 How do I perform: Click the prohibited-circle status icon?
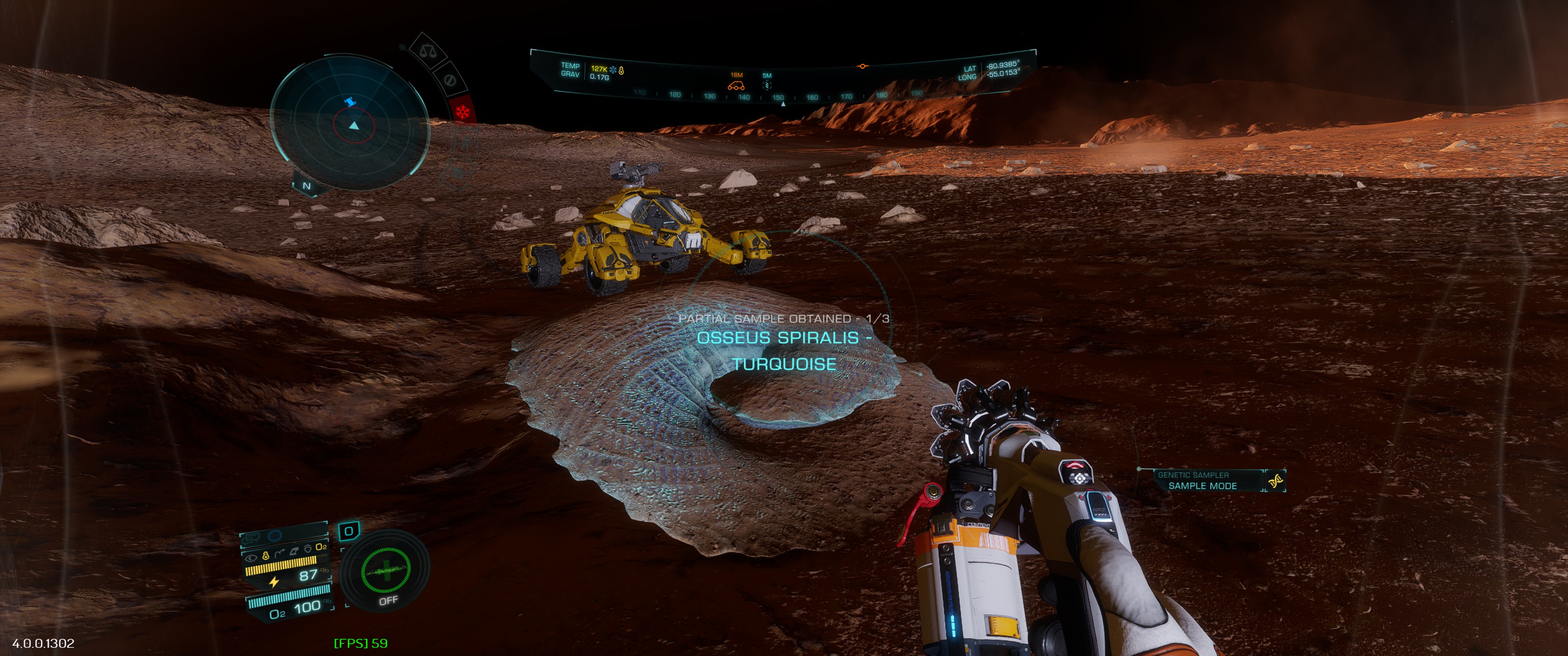click(450, 80)
